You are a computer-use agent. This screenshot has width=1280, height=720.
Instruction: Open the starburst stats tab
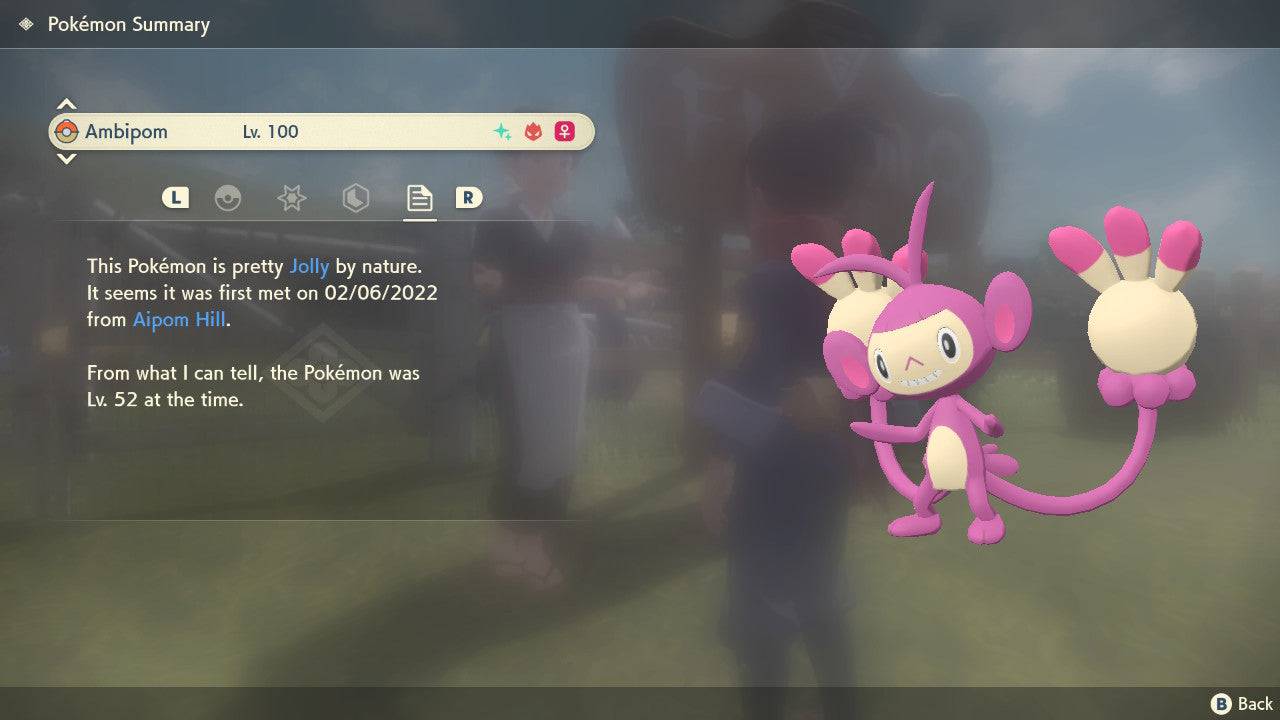(291, 198)
